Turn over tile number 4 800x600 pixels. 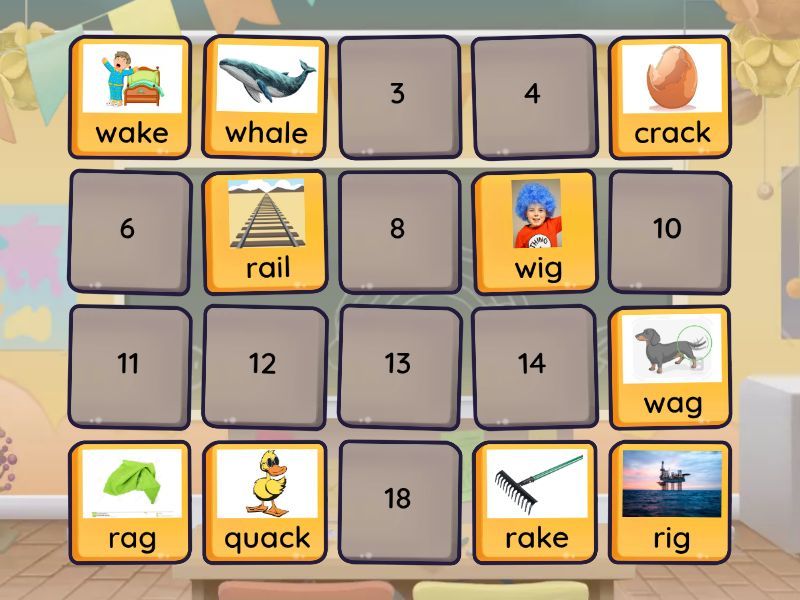[x=532, y=97]
